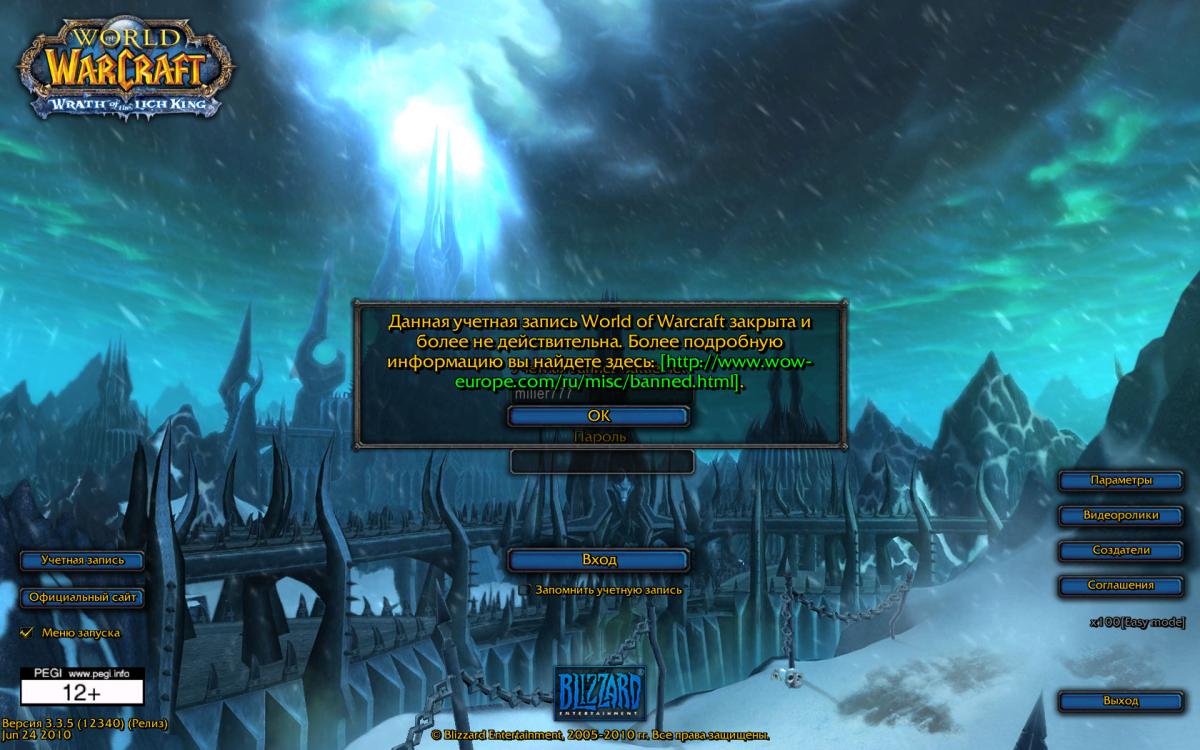Exit the game with Выход
This screenshot has height=750, width=1200.
(1121, 701)
